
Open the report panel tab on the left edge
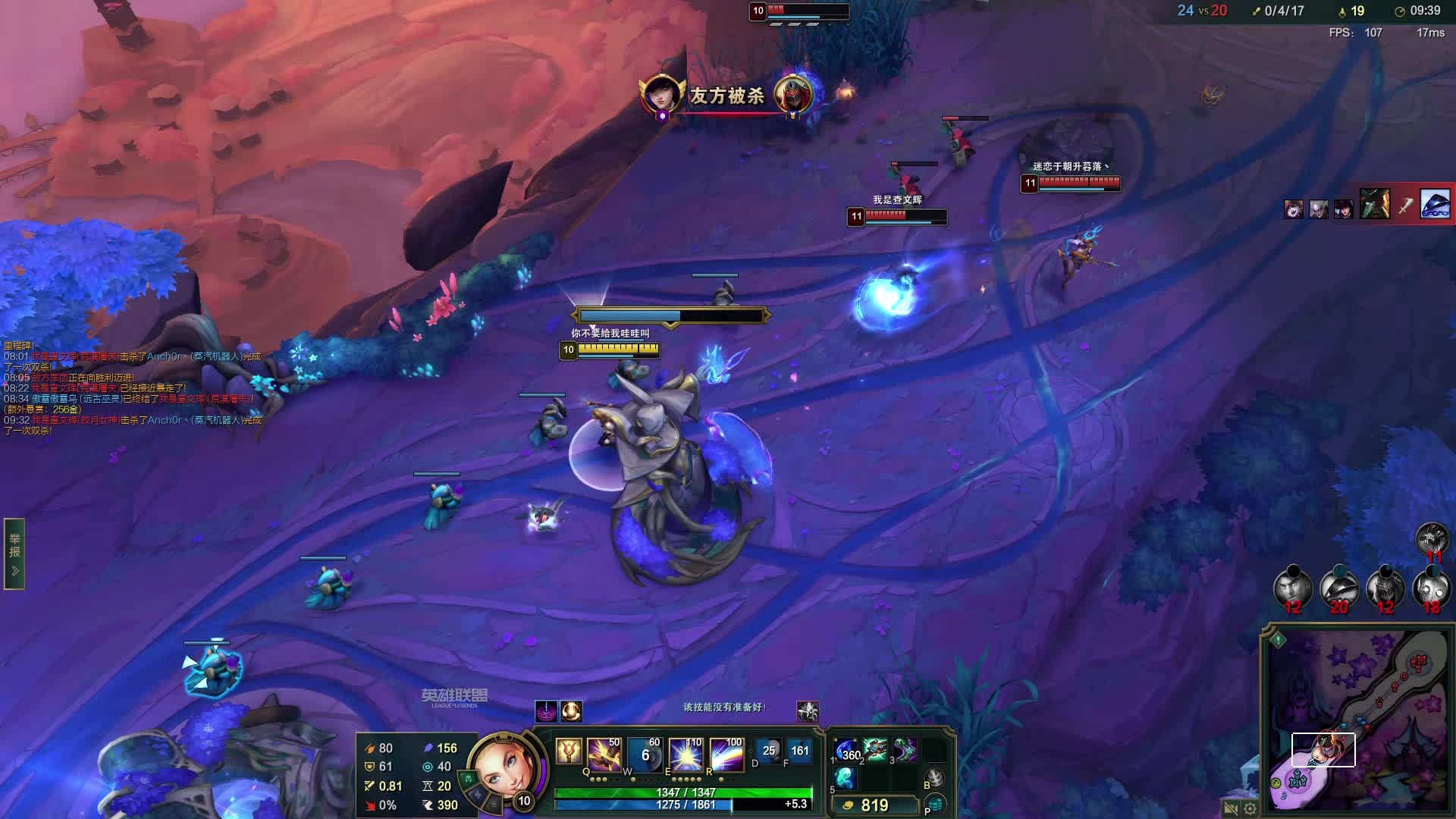(x=14, y=554)
